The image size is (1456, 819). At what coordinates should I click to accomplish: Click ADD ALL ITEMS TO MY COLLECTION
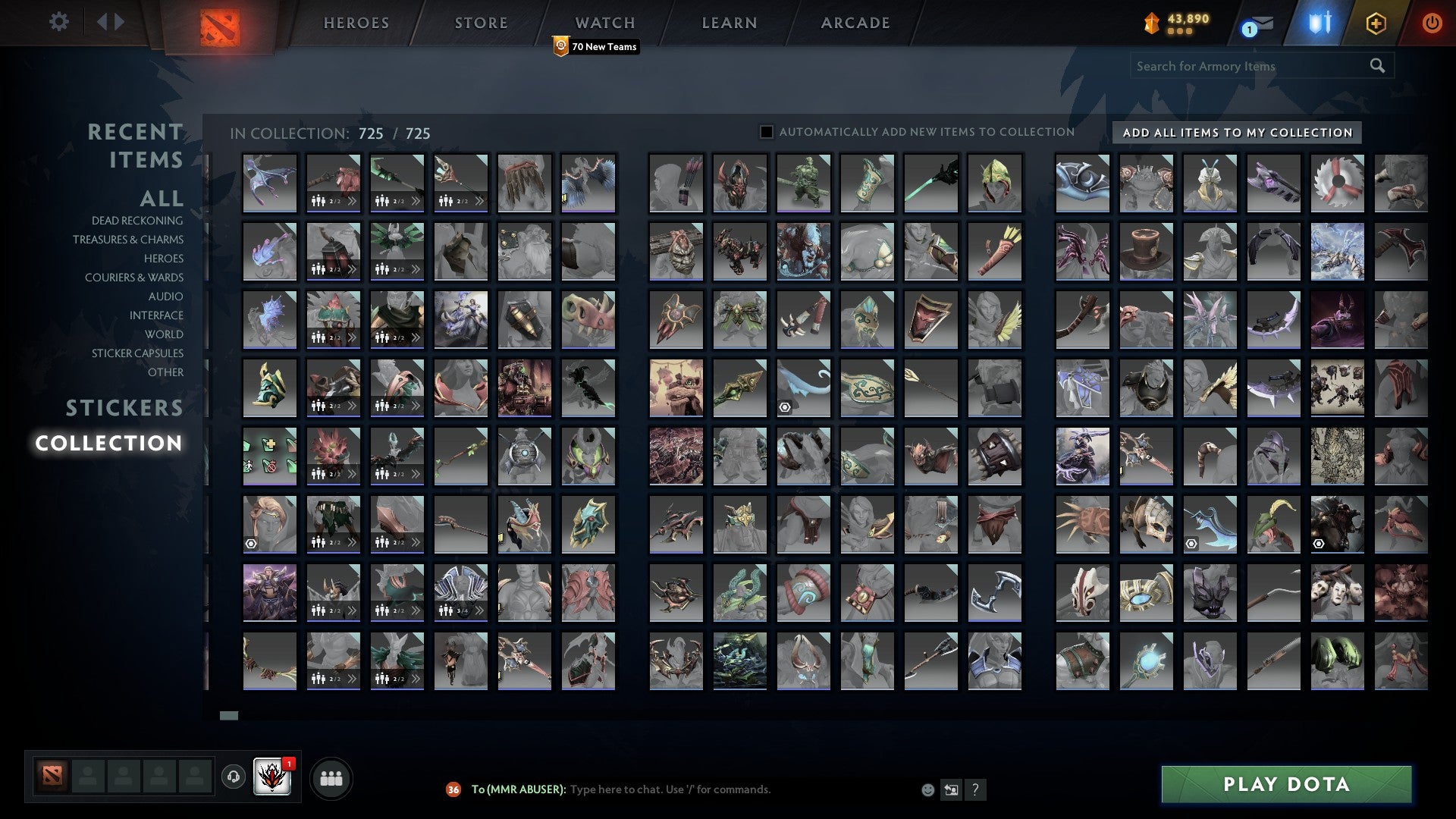click(x=1236, y=132)
